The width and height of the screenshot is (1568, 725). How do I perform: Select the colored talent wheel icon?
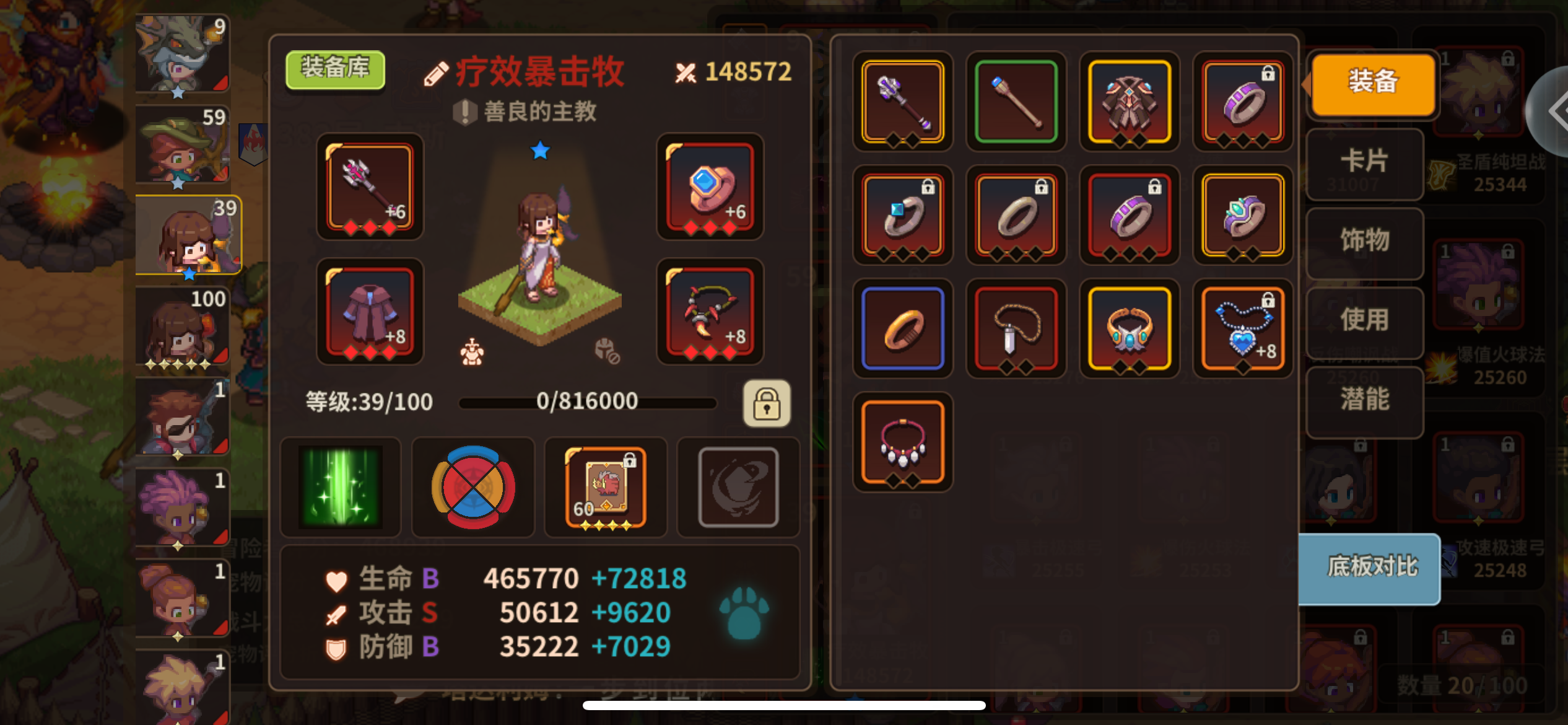pyautogui.click(x=473, y=487)
